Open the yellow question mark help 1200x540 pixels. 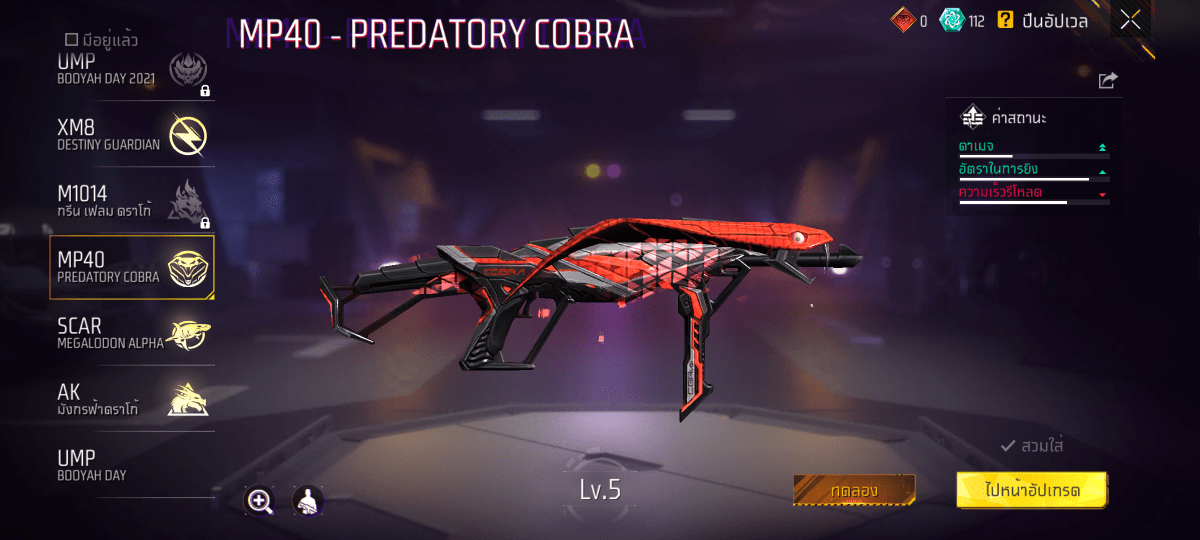[x=1005, y=20]
